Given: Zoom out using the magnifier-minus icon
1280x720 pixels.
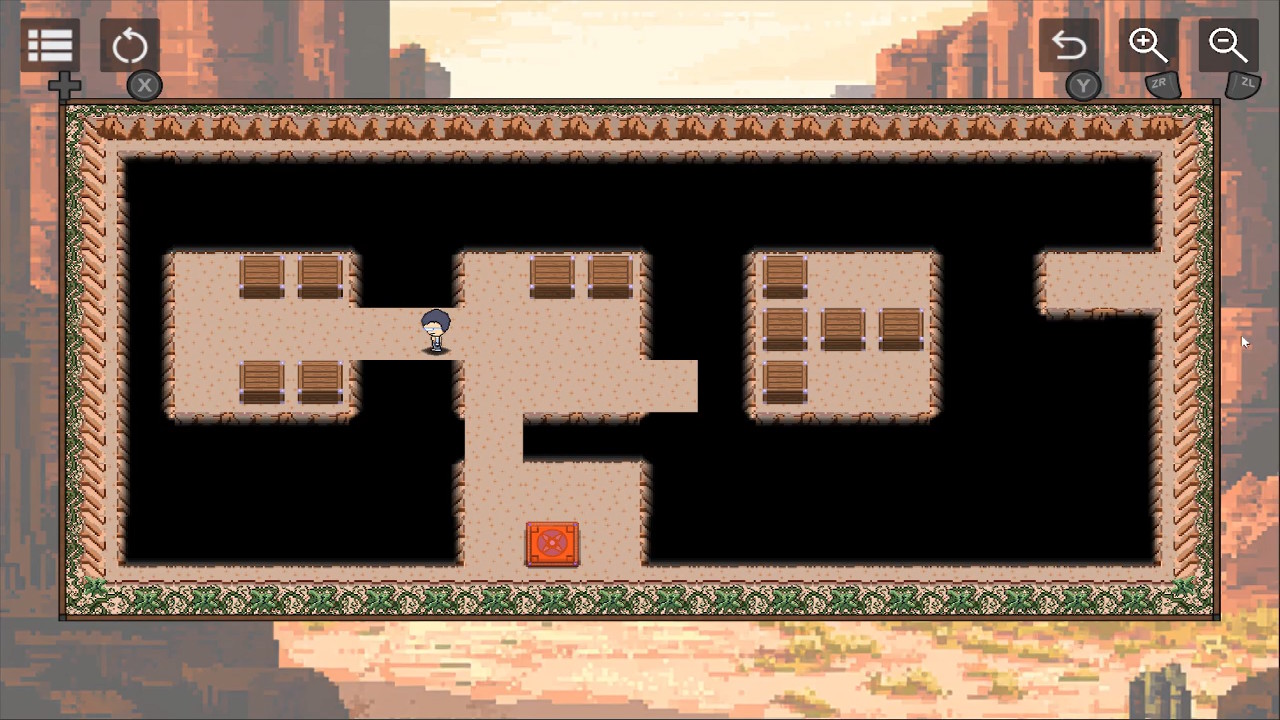Looking at the screenshot, I should coord(1228,45).
